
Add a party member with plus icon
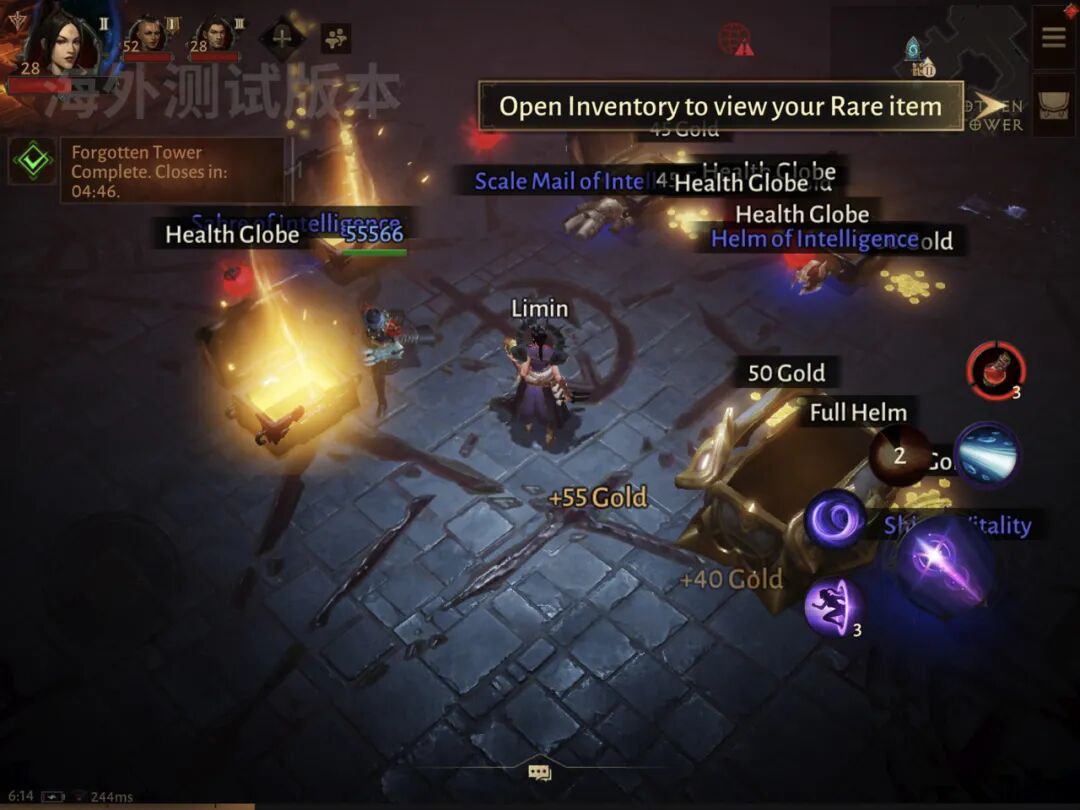(x=283, y=38)
